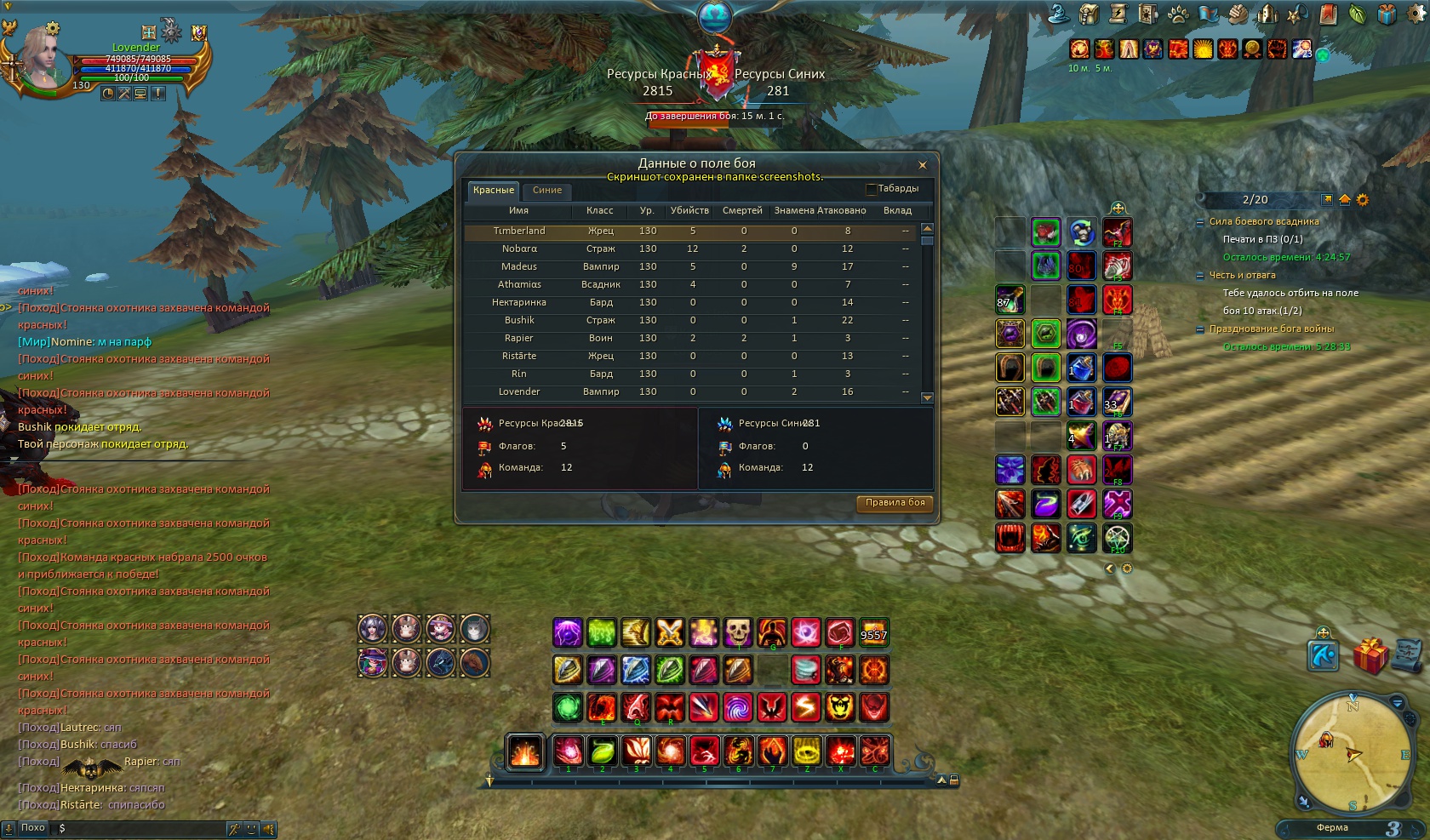Image resolution: width=1430 pixels, height=840 pixels.
Task: Open Правила боя battle rules
Action: (895, 503)
